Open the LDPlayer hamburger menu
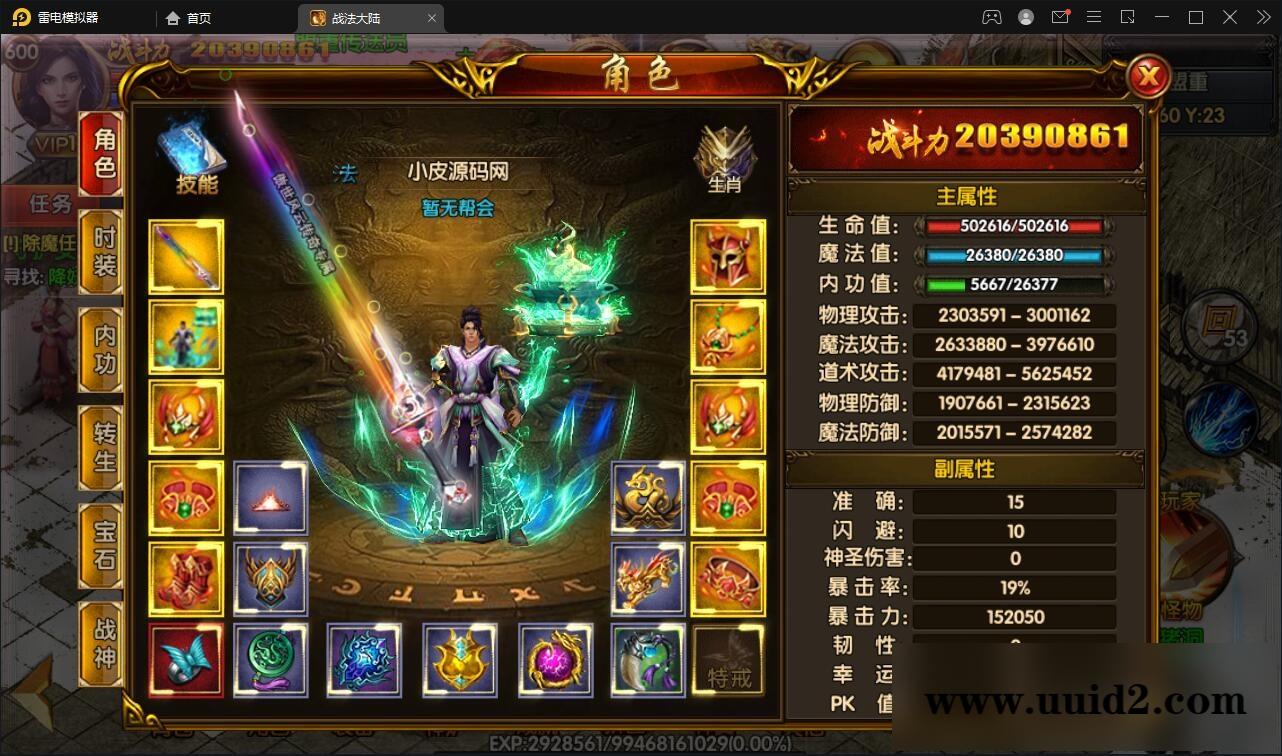This screenshot has width=1282, height=756. click(1094, 17)
